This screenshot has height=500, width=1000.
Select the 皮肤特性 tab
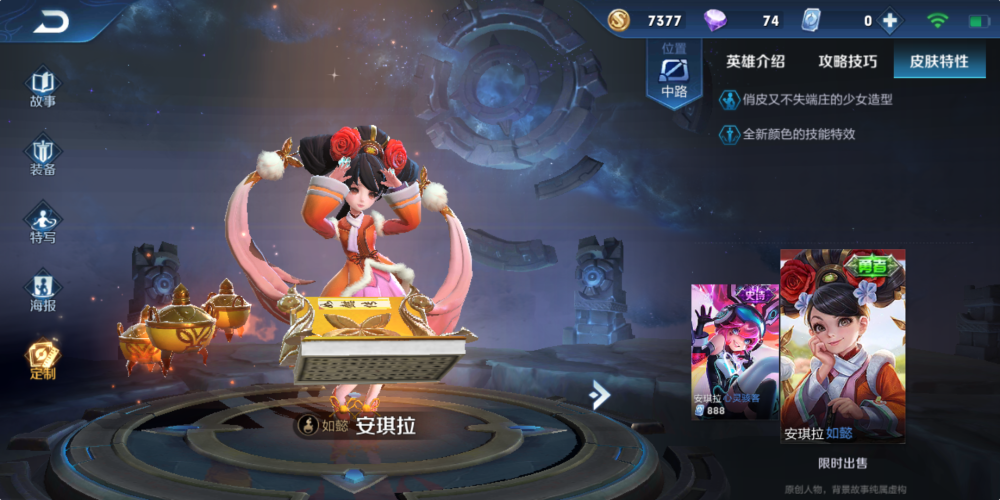(938, 61)
